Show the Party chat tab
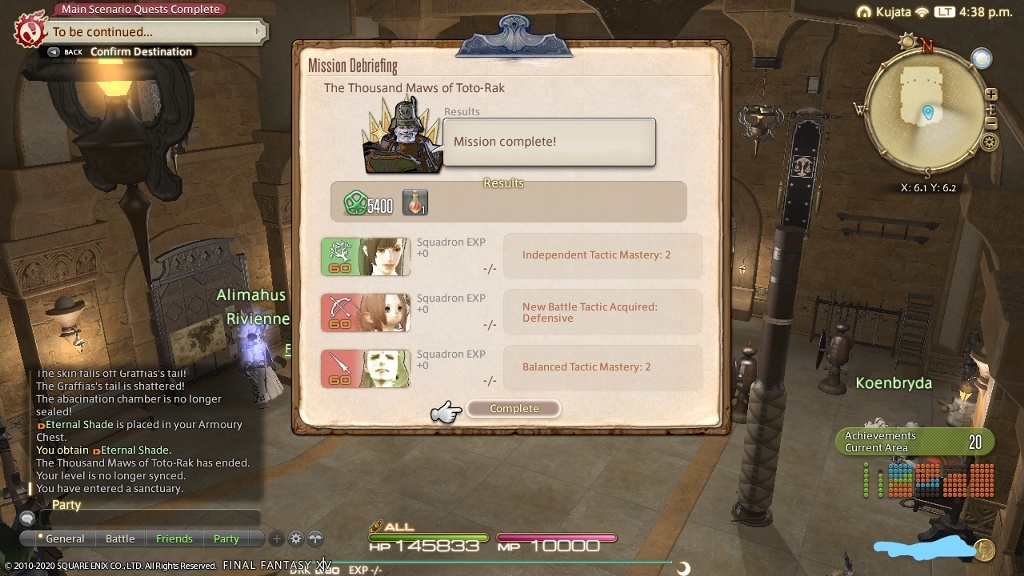Image resolution: width=1024 pixels, height=576 pixels. pos(226,539)
